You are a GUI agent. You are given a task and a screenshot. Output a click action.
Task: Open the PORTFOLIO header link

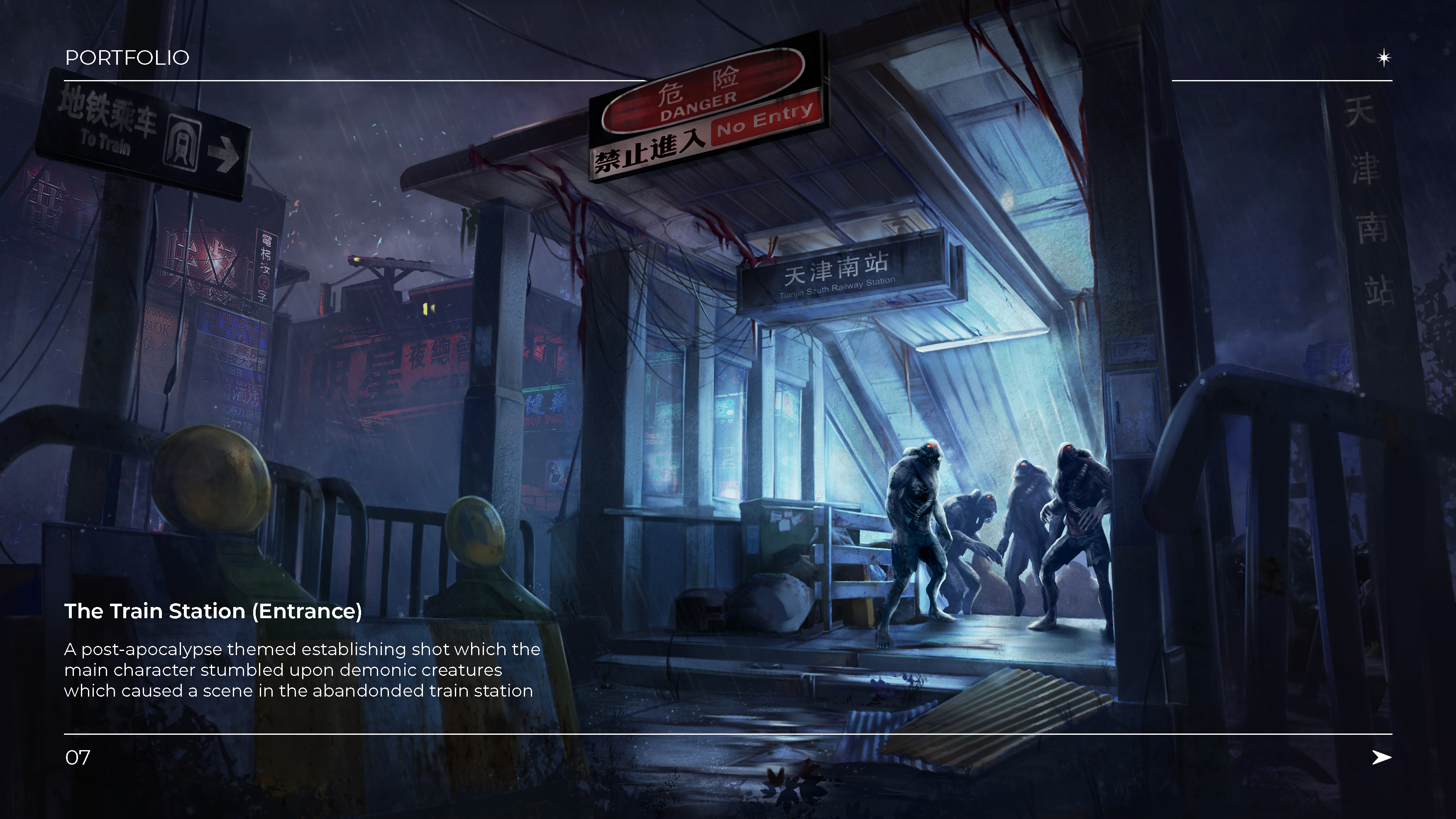pyautogui.click(x=127, y=58)
